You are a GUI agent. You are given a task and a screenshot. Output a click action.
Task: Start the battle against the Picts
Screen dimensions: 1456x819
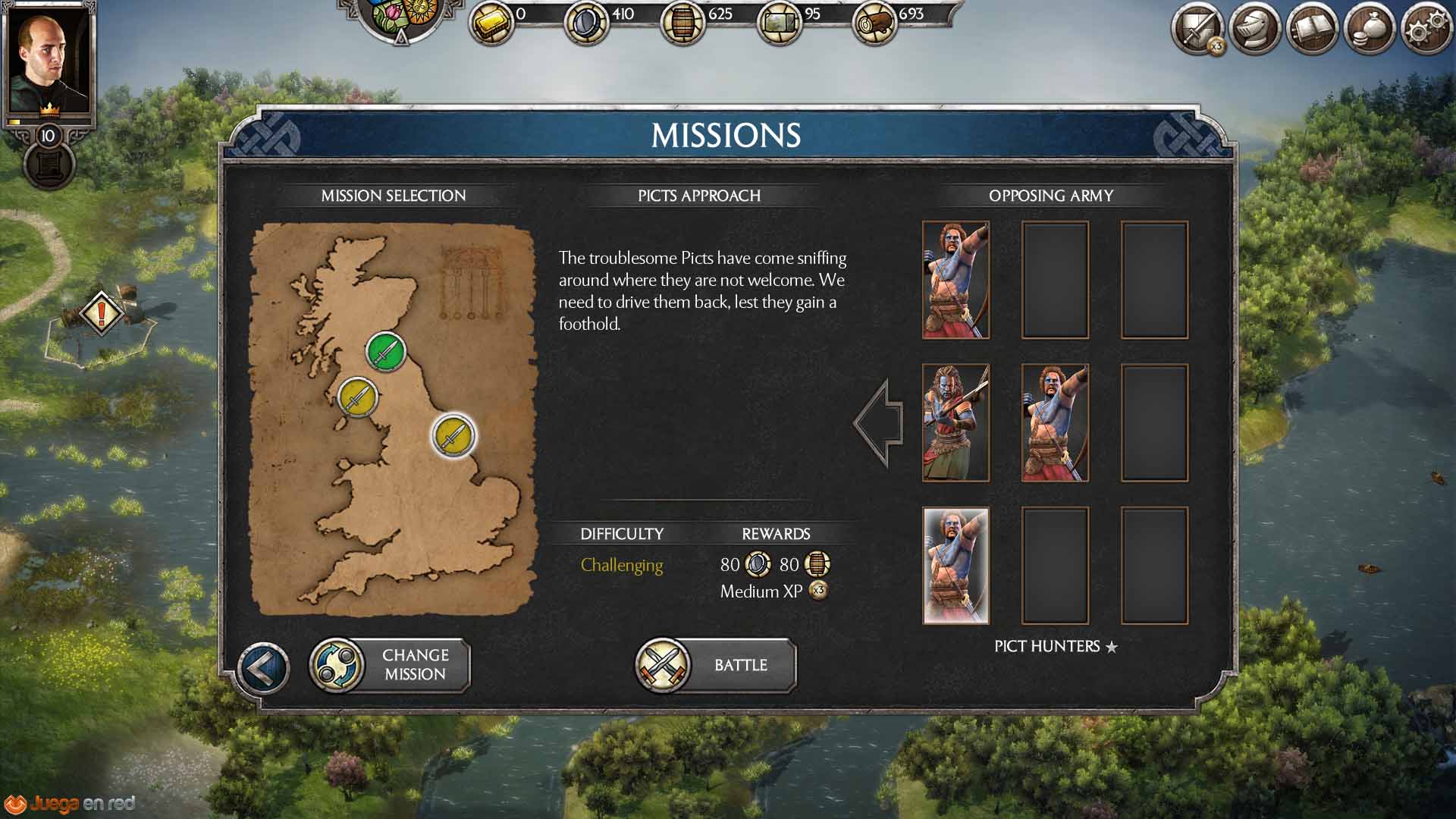[717, 665]
